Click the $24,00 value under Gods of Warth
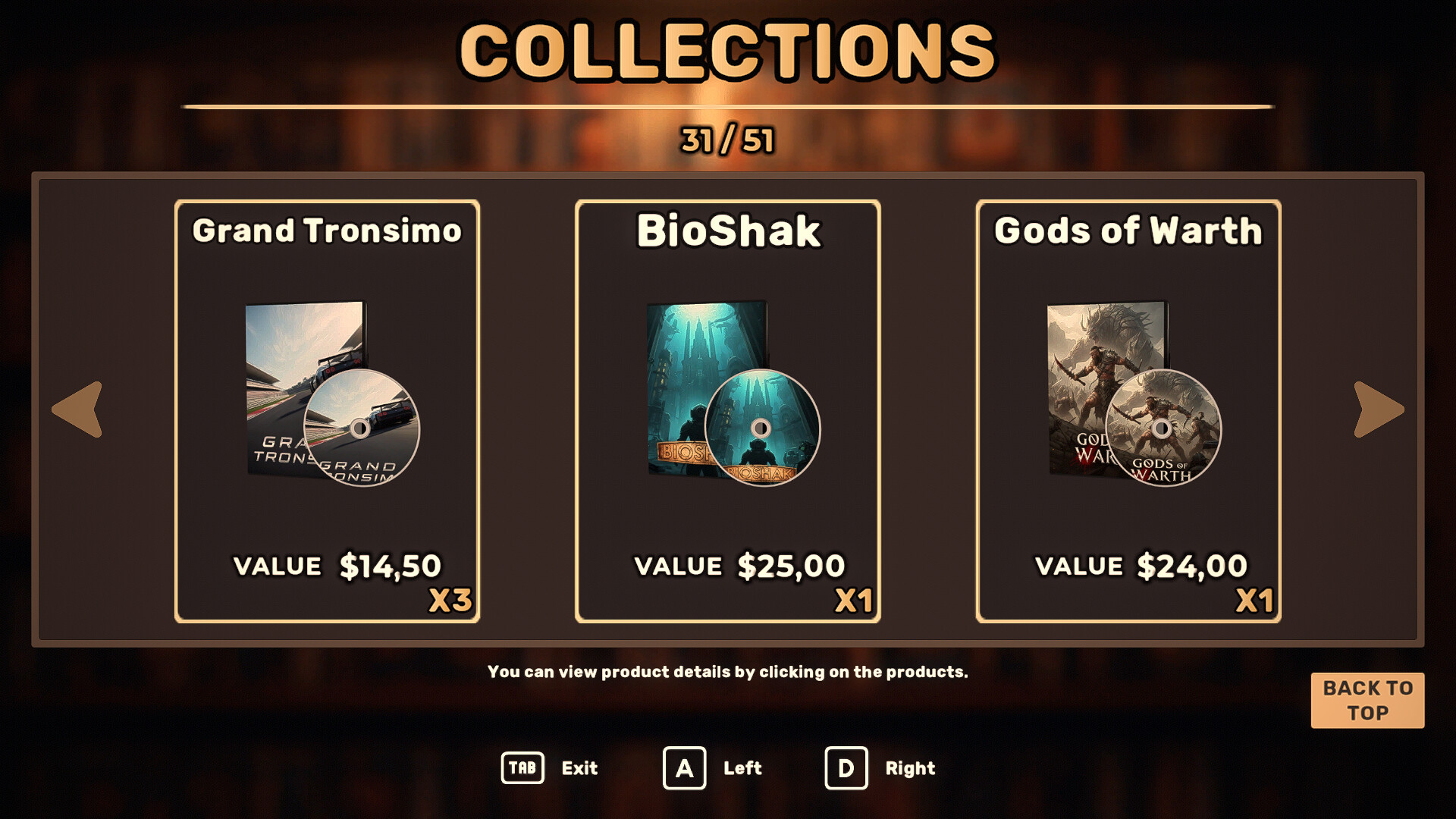The image size is (1456, 819). pos(1192,565)
